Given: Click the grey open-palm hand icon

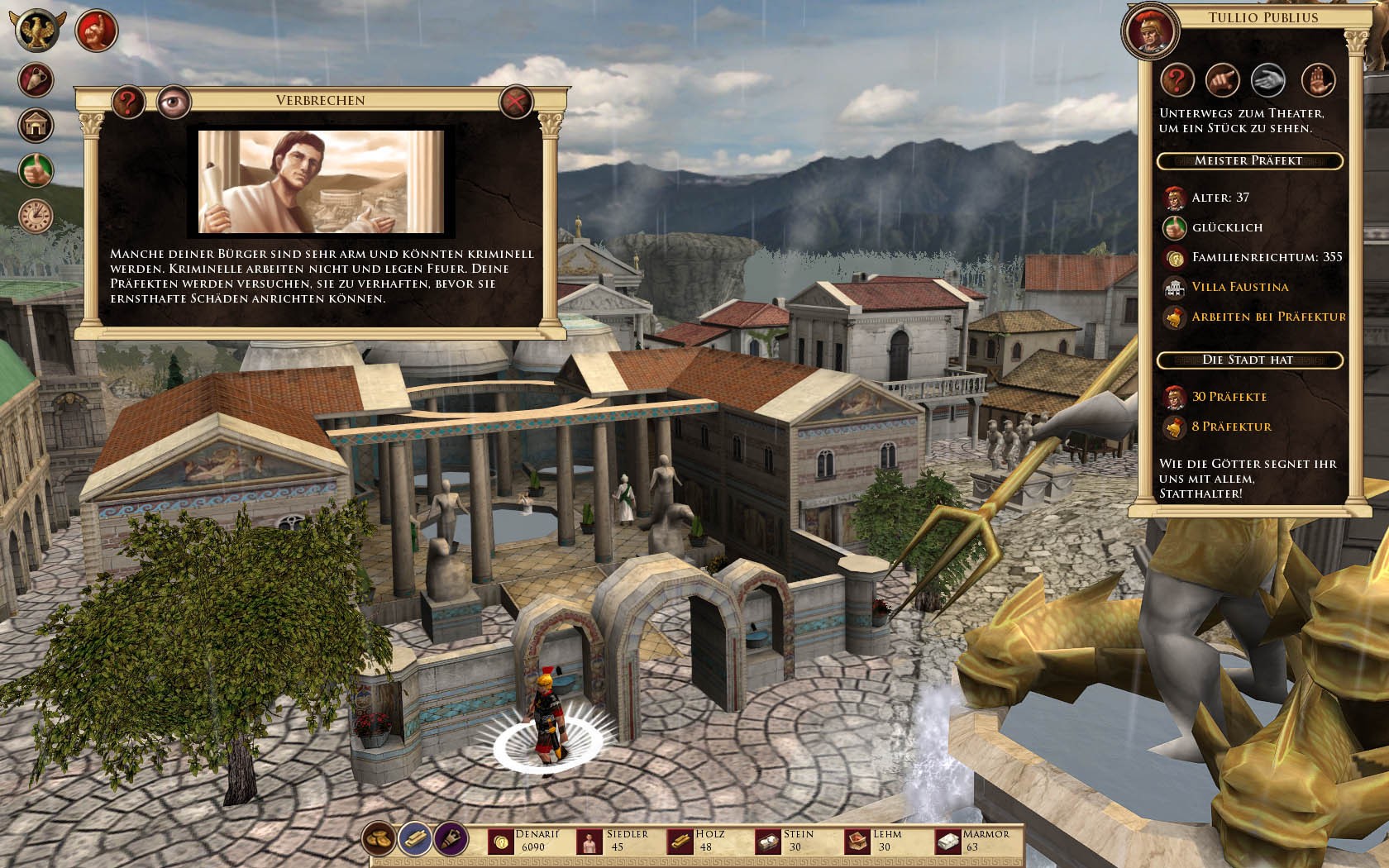Looking at the screenshot, I should [1269, 80].
